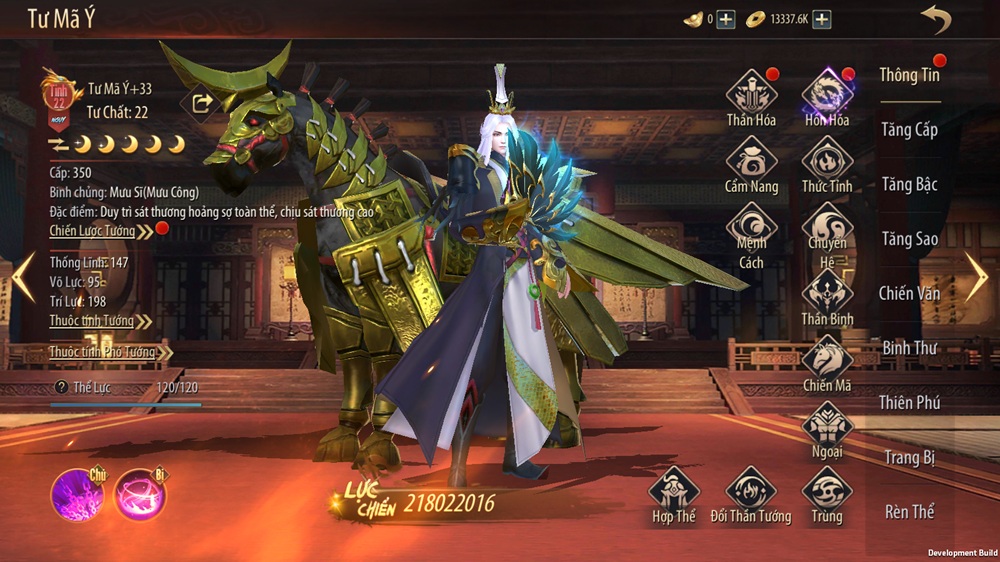This screenshot has width=1000, height=562.
Task: Show the next hero with right arrow
Action: point(975,276)
